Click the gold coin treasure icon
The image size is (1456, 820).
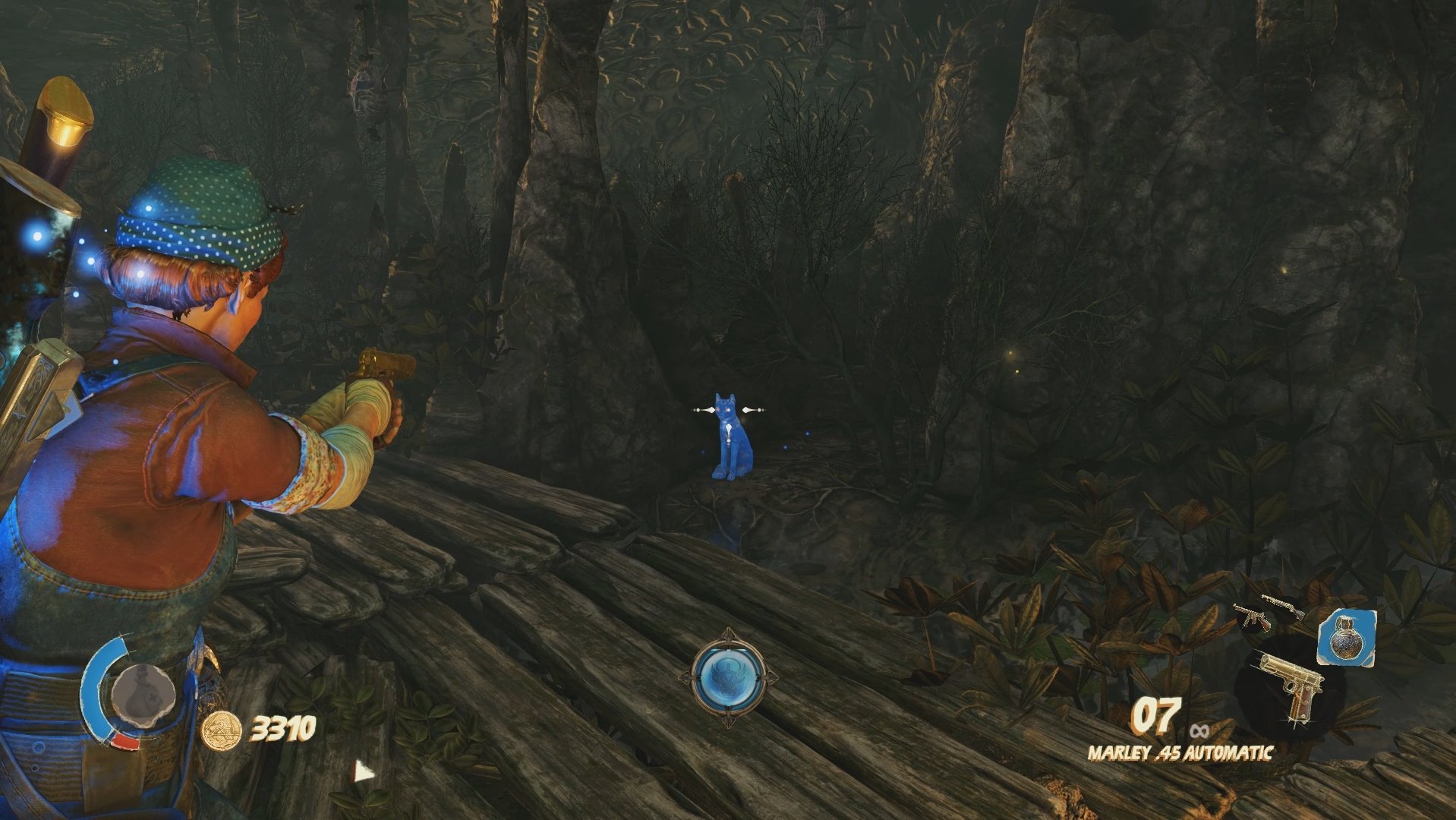click(x=222, y=730)
